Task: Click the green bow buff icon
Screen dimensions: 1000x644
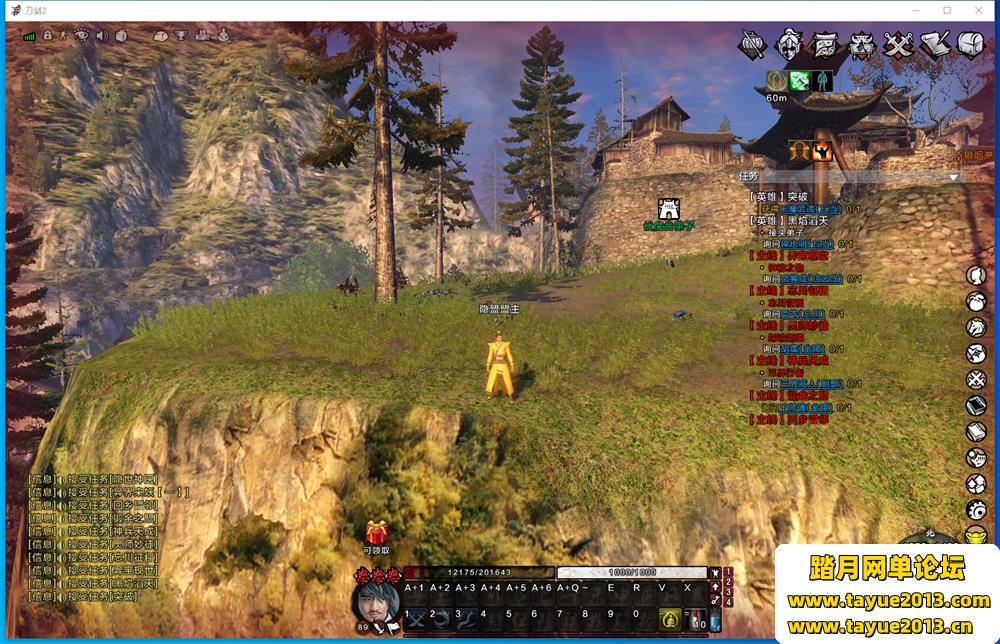Action: 799,81
